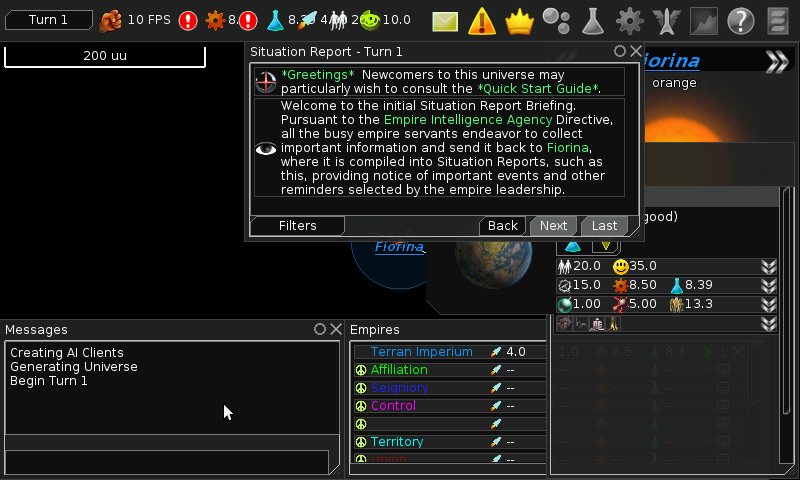
Task: Select the Fiorina system name link on the map
Action: 399,247
